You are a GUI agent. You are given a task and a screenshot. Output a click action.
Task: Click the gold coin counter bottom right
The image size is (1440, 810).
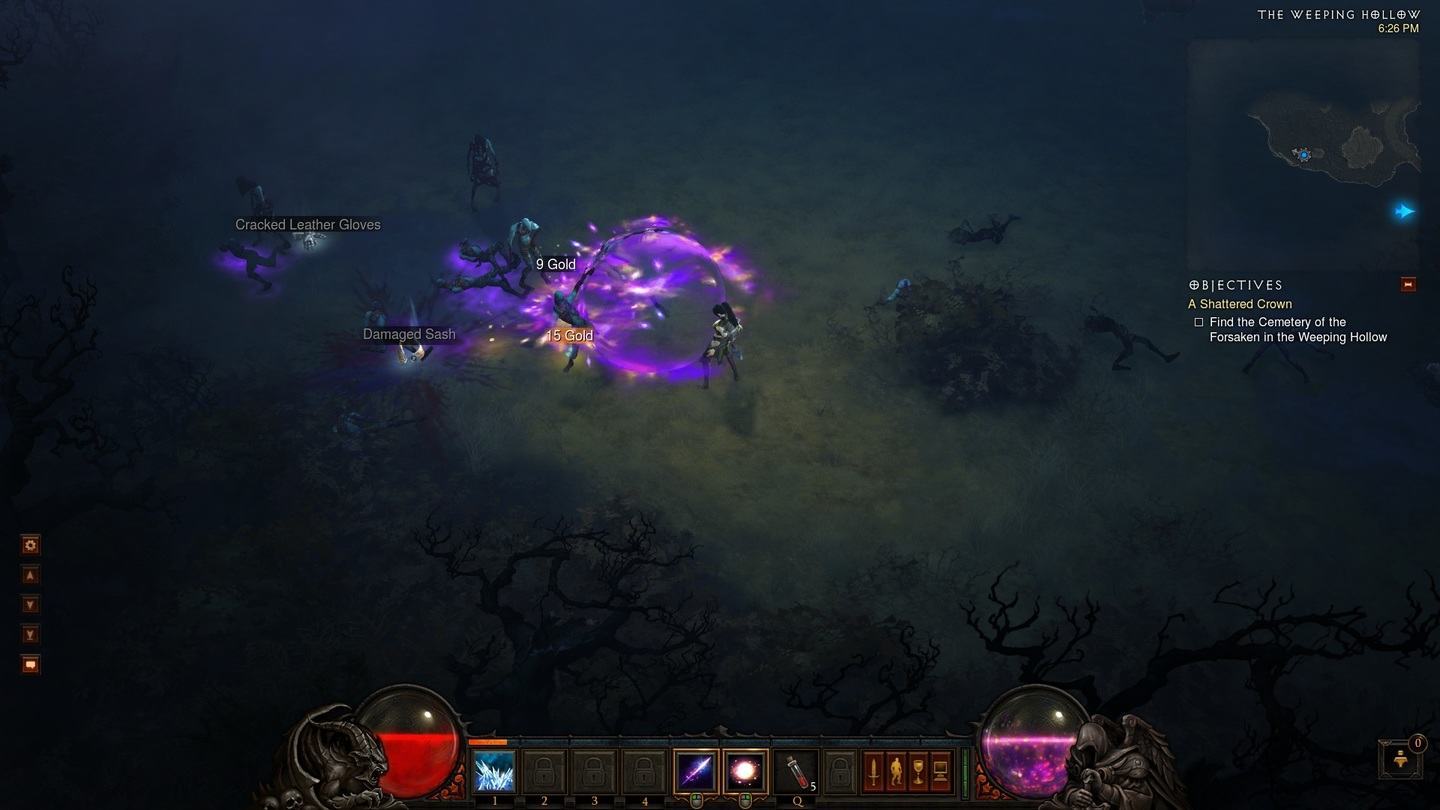(x=1400, y=760)
